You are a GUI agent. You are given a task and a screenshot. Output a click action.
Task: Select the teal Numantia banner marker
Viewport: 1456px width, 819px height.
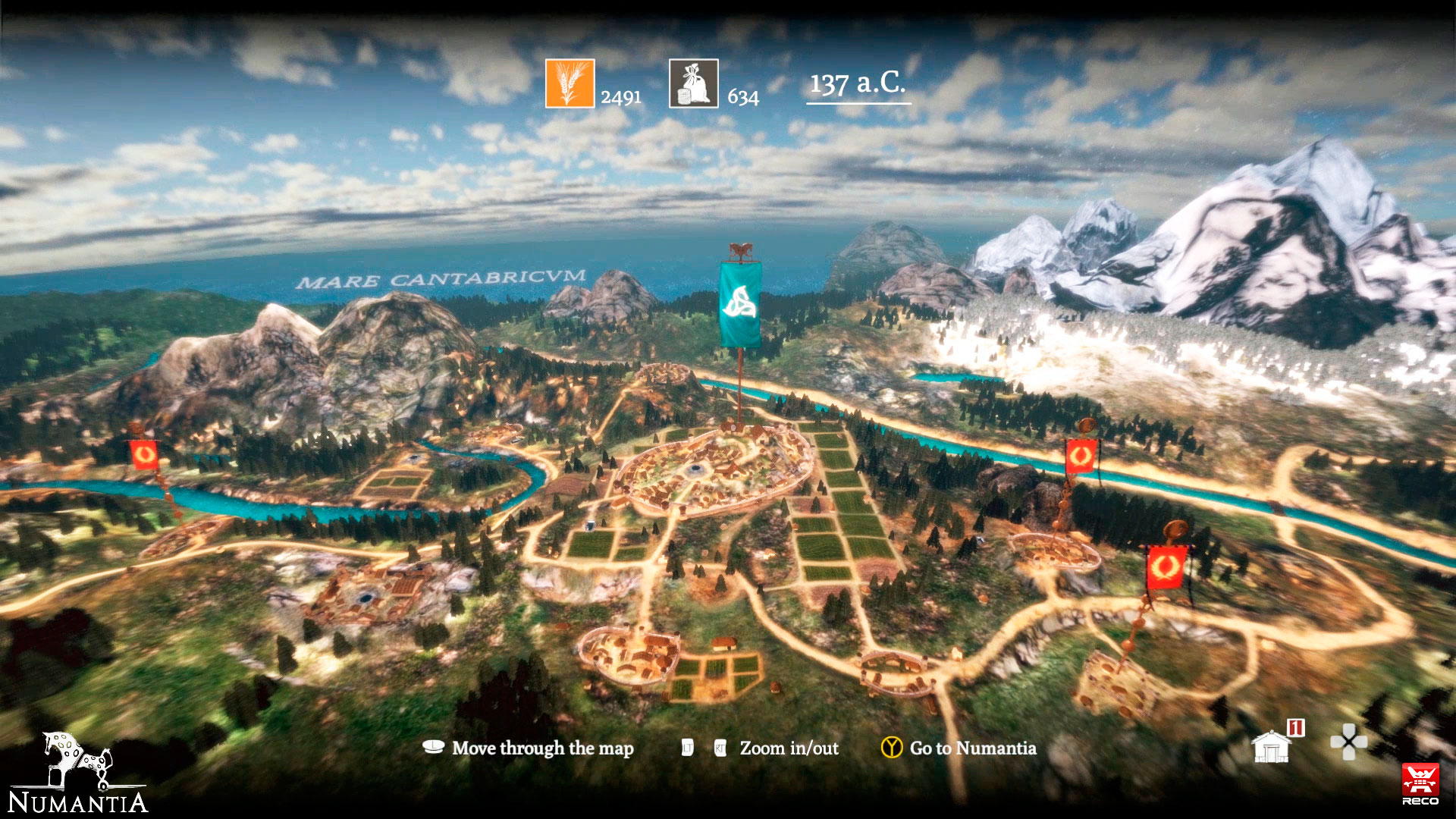[739, 303]
